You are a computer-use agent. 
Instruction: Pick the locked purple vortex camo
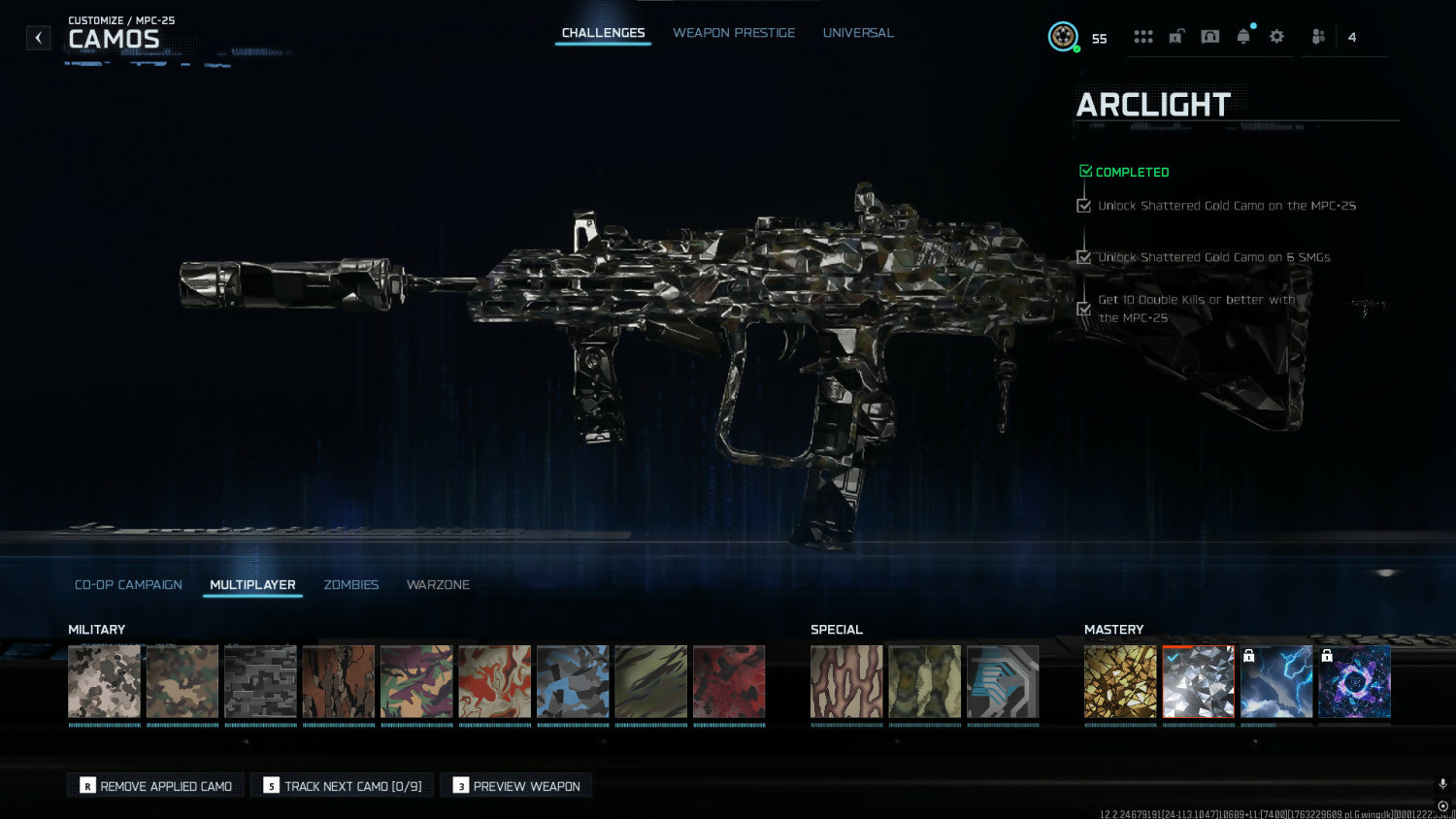pos(1354,682)
